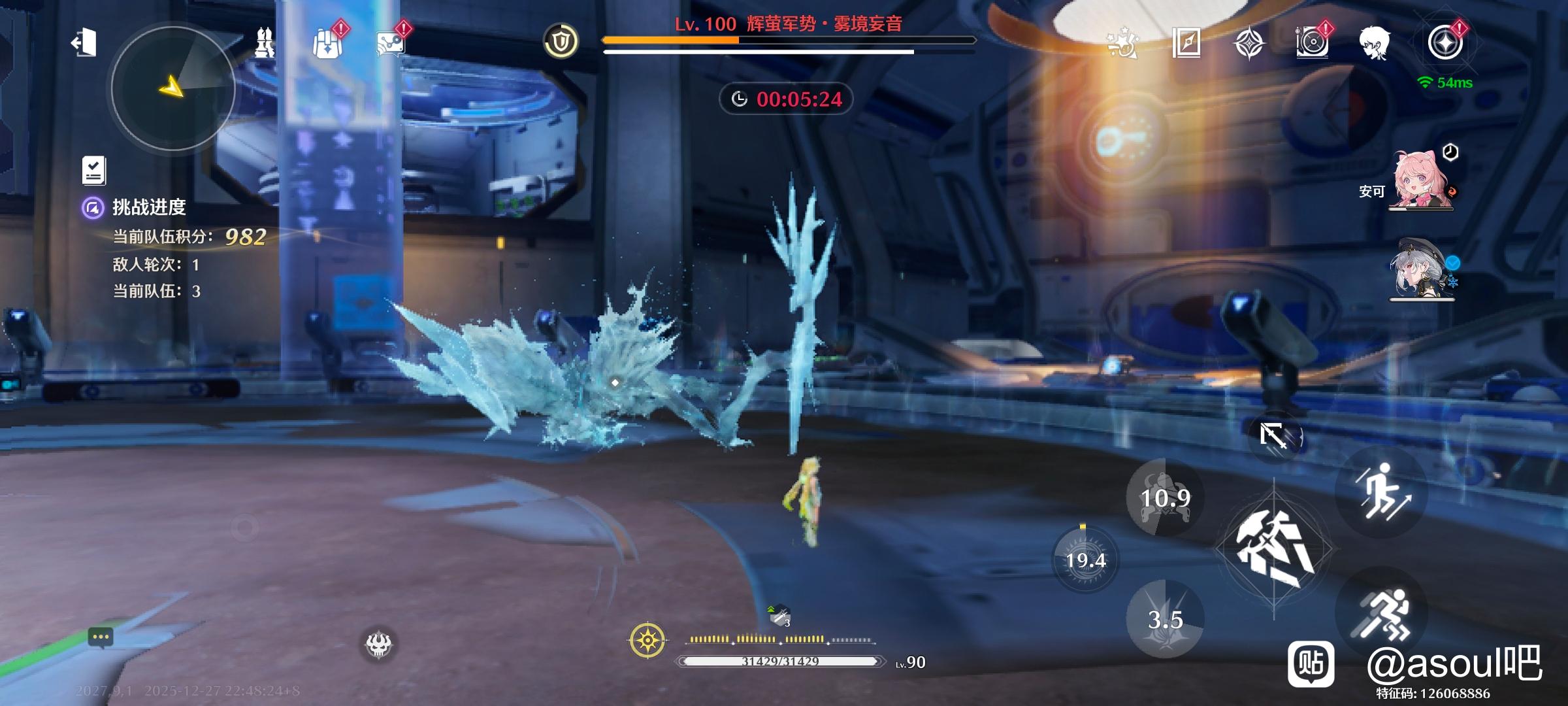
Task: Click the shield icon beside the boss bar
Action: [561, 42]
